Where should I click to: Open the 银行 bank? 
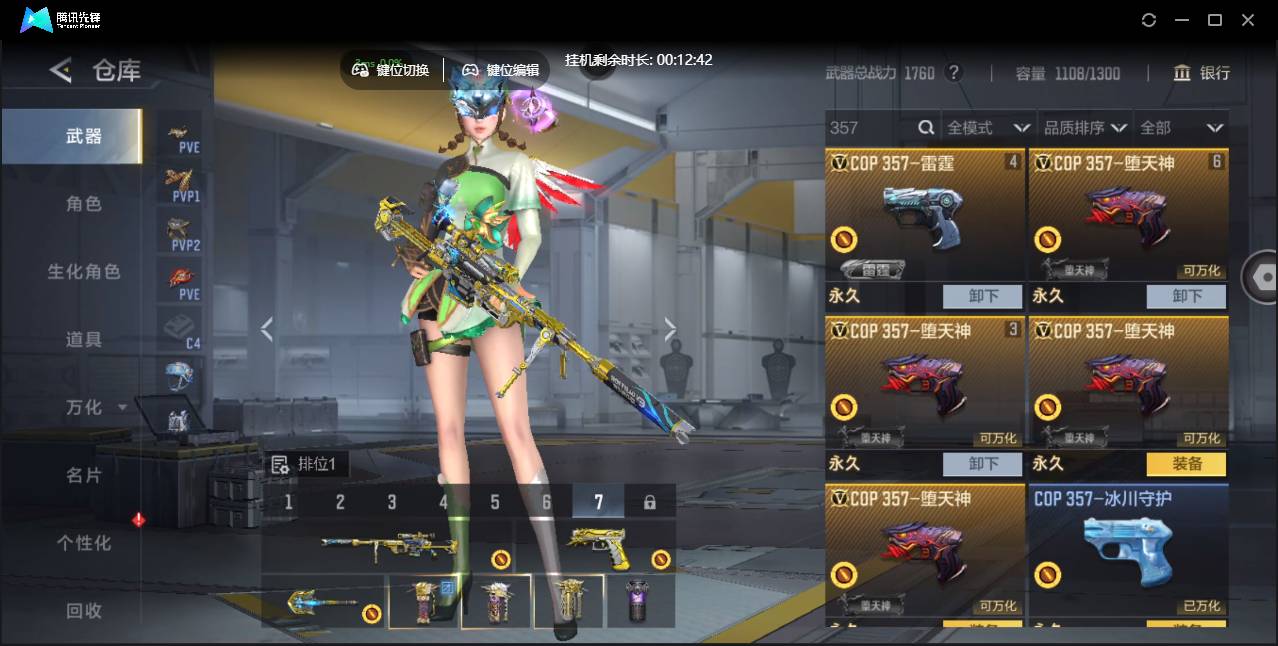(1202, 73)
